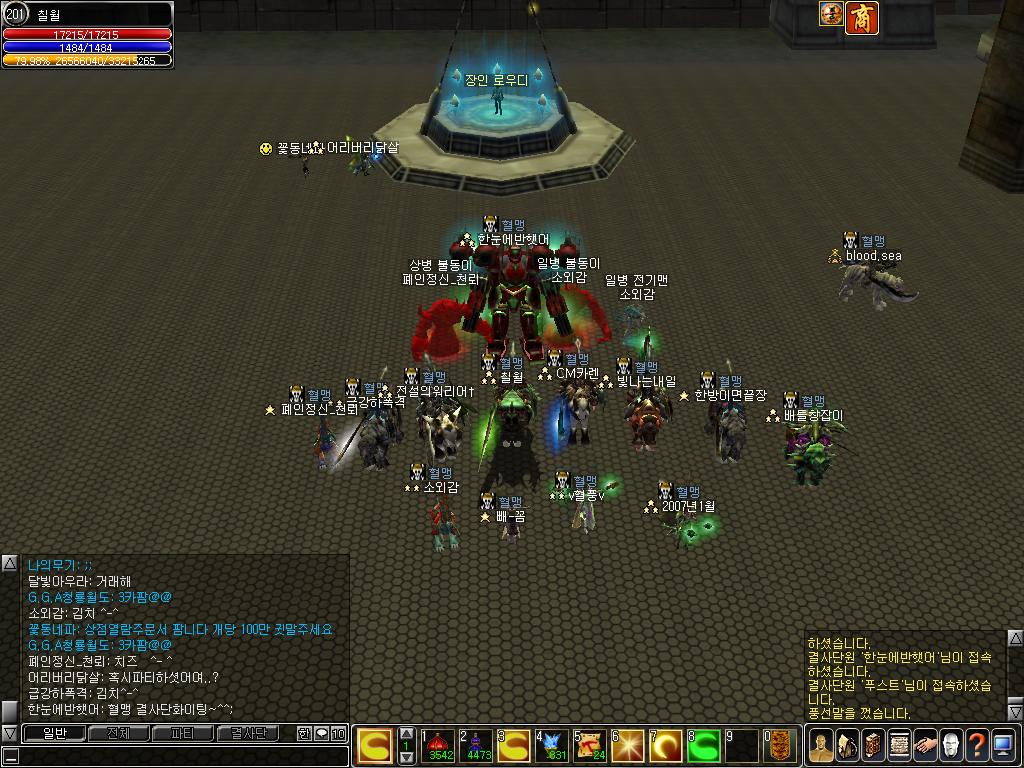Click the speech bubble chat button
The image size is (1024, 768).
321,734
